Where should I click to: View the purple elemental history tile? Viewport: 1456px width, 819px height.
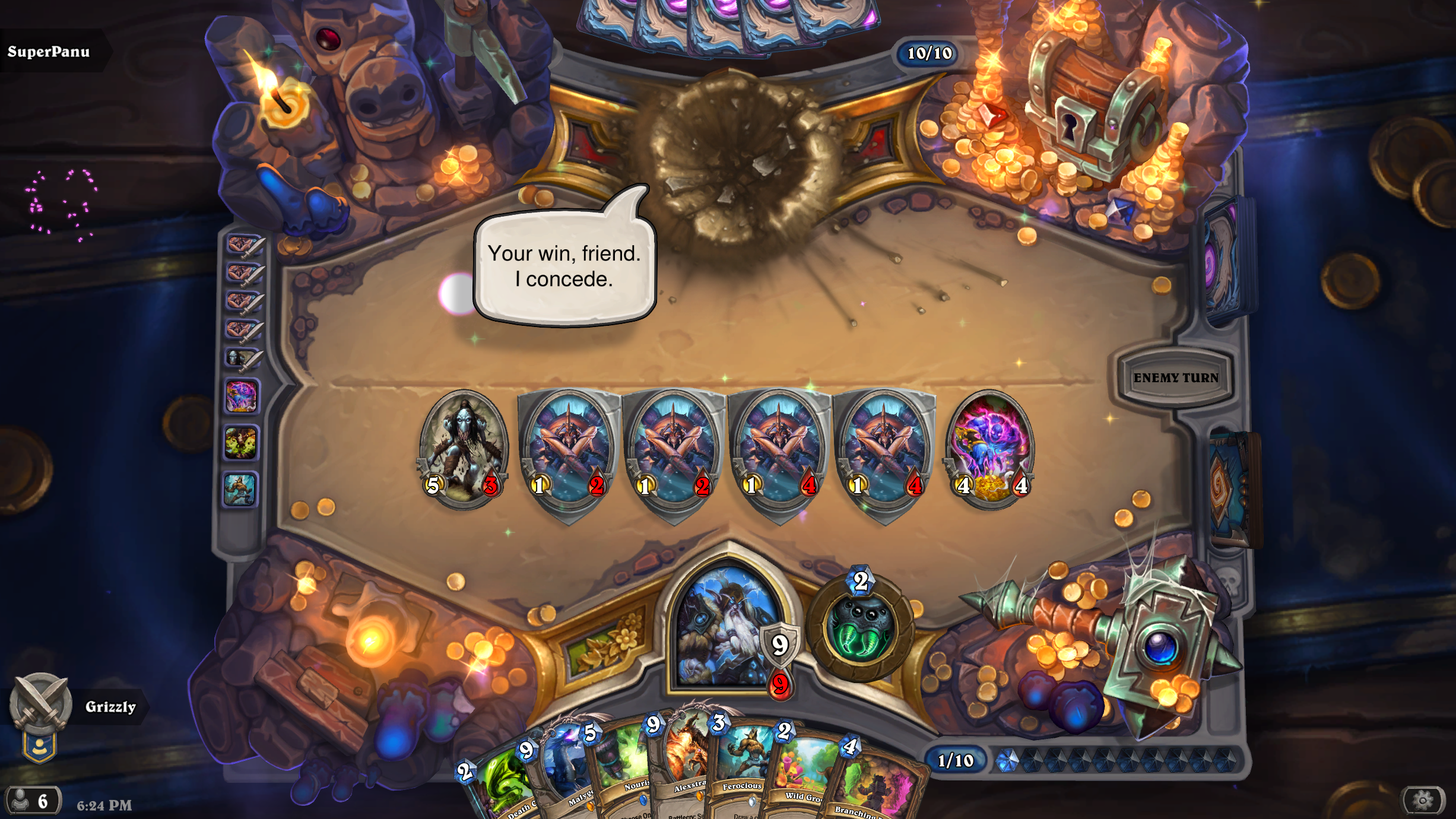coord(241,396)
